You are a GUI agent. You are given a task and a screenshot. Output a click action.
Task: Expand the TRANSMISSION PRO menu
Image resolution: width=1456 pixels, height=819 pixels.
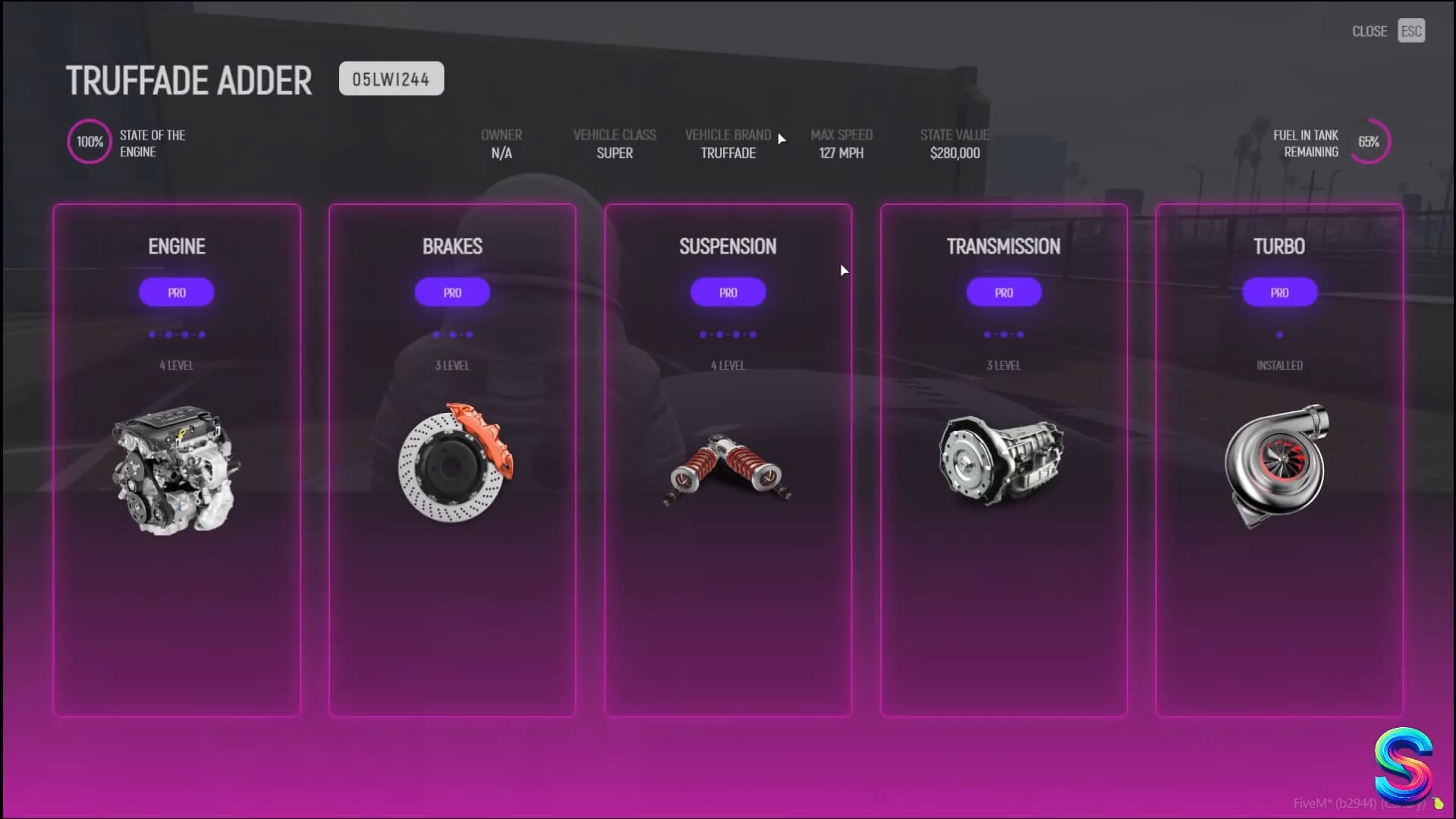1003,292
